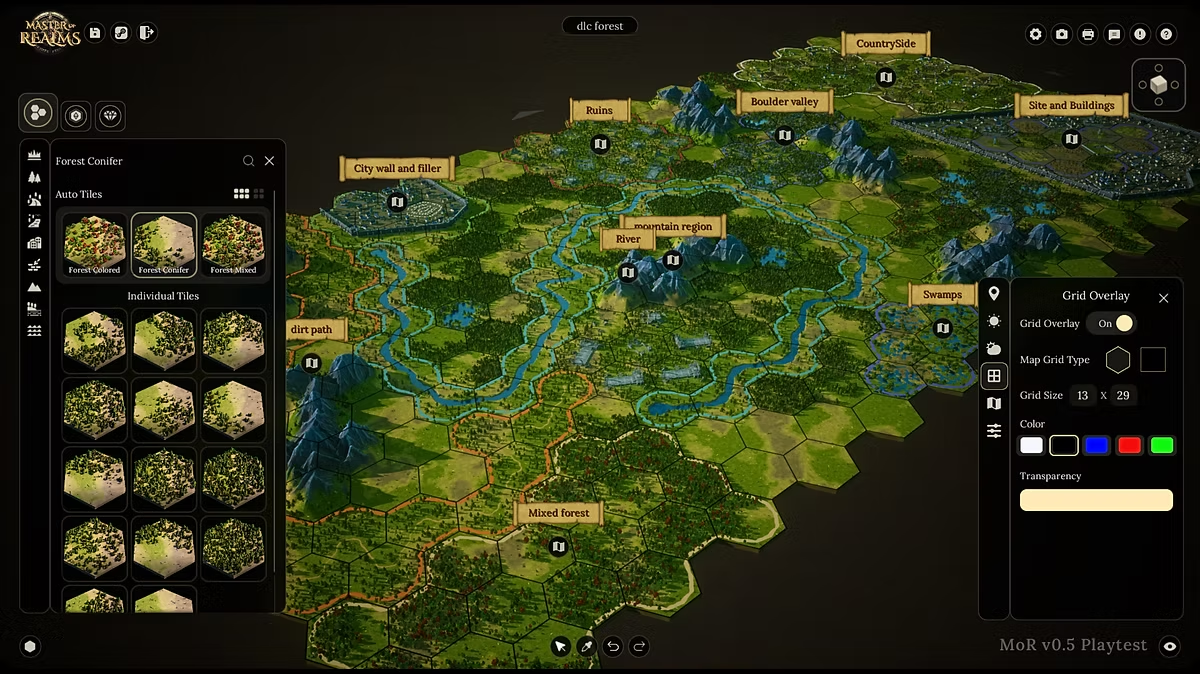This screenshot has width=1200, height=674.
Task: Open settings with the gear icon
Action: pyautogui.click(x=1036, y=34)
